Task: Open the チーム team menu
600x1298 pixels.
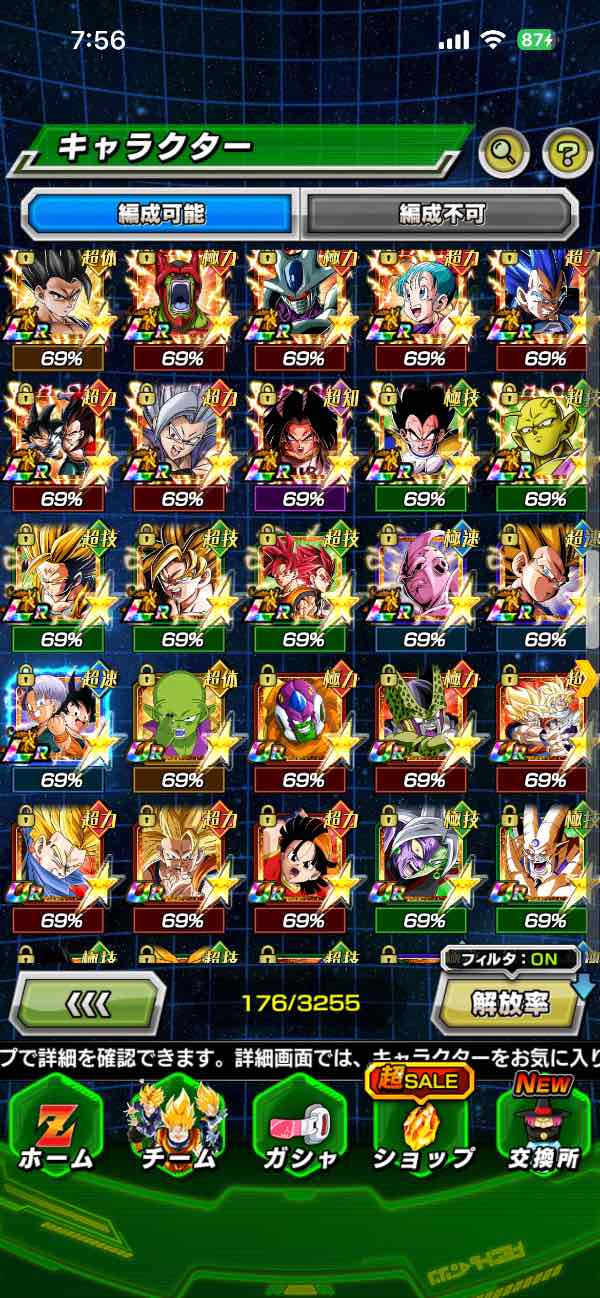Action: [x=177, y=1130]
